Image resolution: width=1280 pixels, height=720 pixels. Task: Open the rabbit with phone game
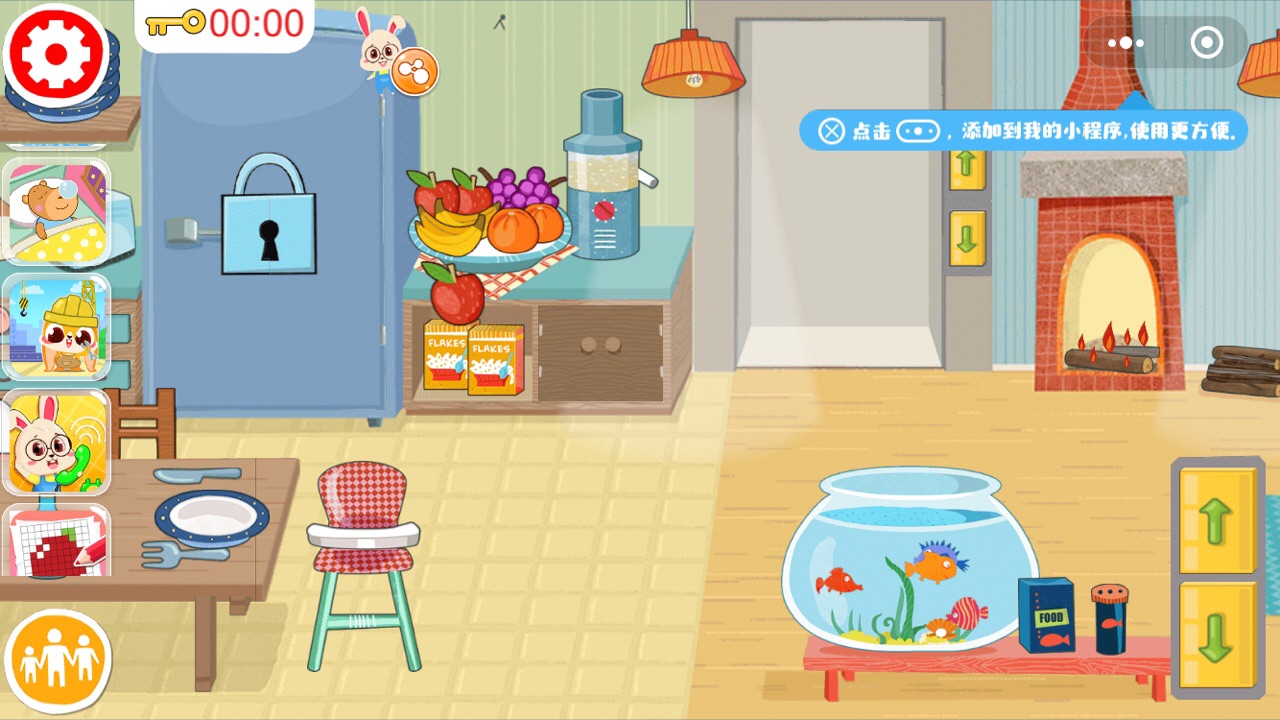coord(57,442)
